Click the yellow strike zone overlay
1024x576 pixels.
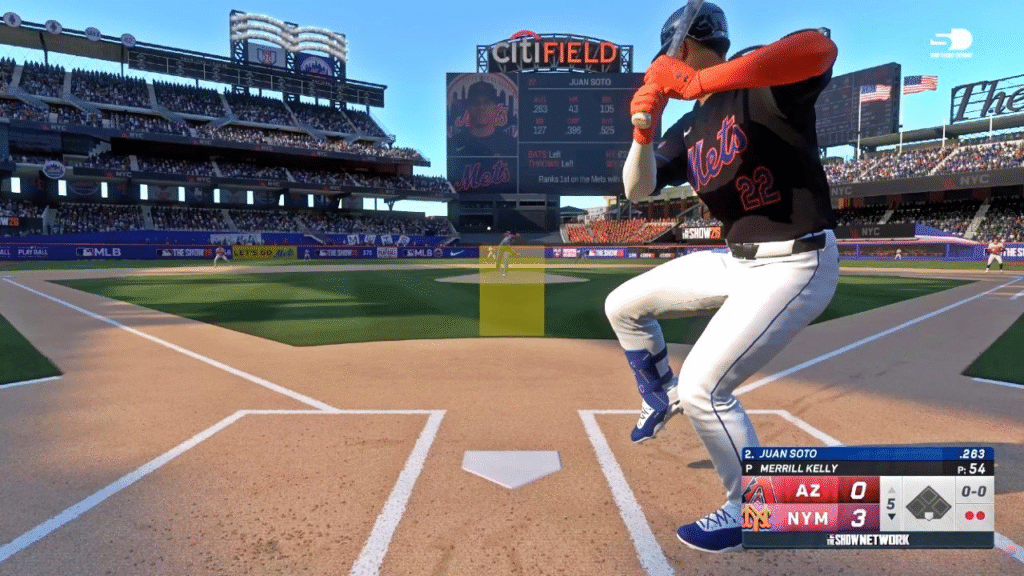512,291
